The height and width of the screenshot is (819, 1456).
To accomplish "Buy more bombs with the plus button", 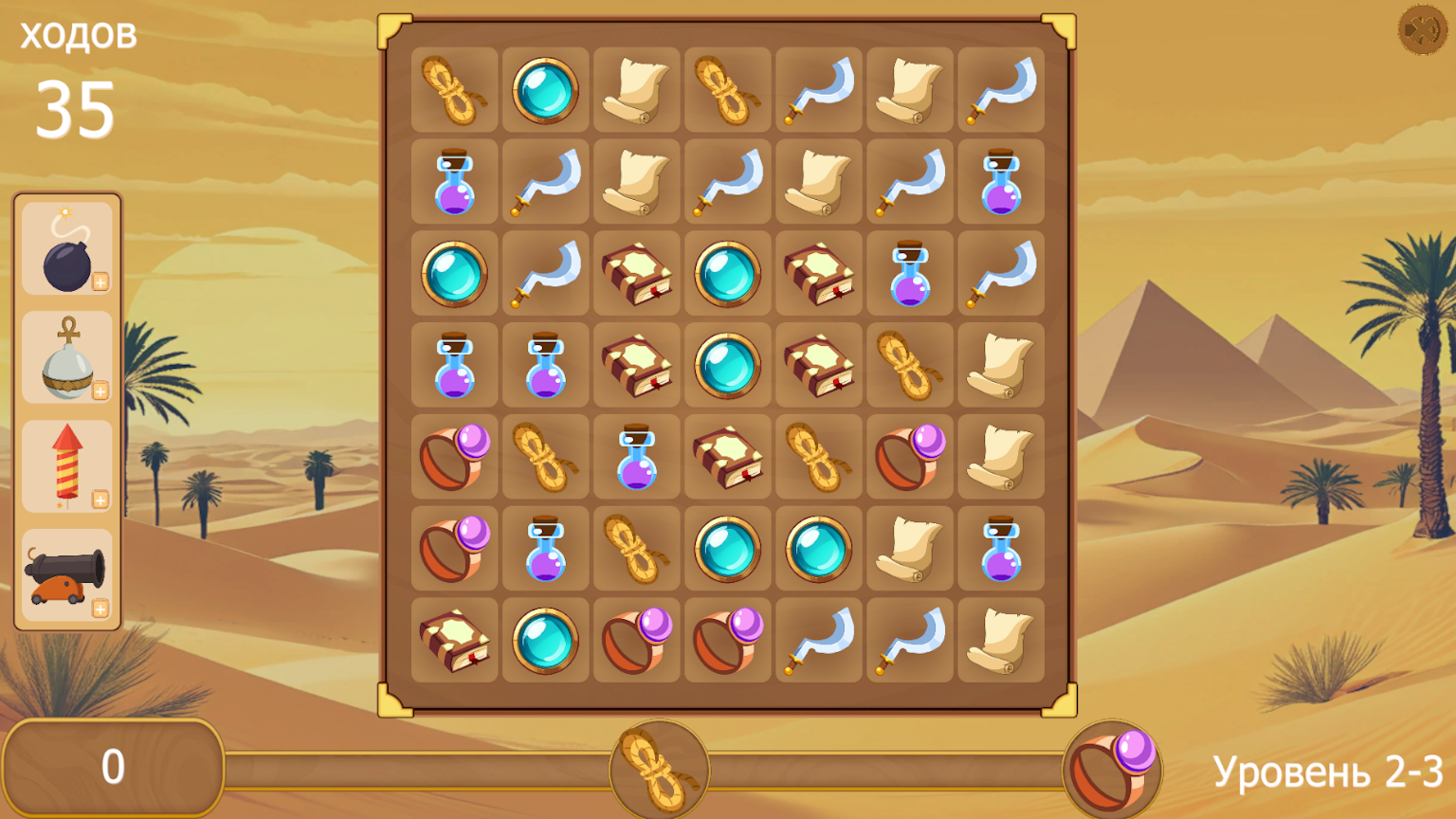I will (x=100, y=281).
